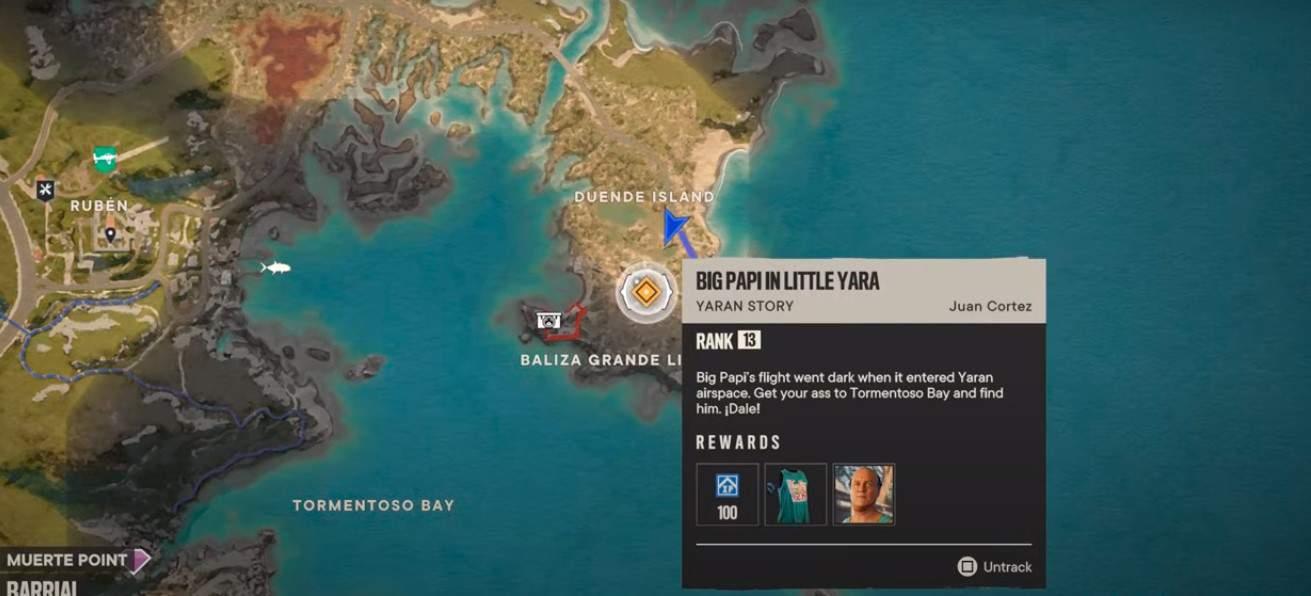This screenshot has width=1311, height=596.
Task: Select the Big Papi Yaran Story marker
Action: (x=646, y=293)
